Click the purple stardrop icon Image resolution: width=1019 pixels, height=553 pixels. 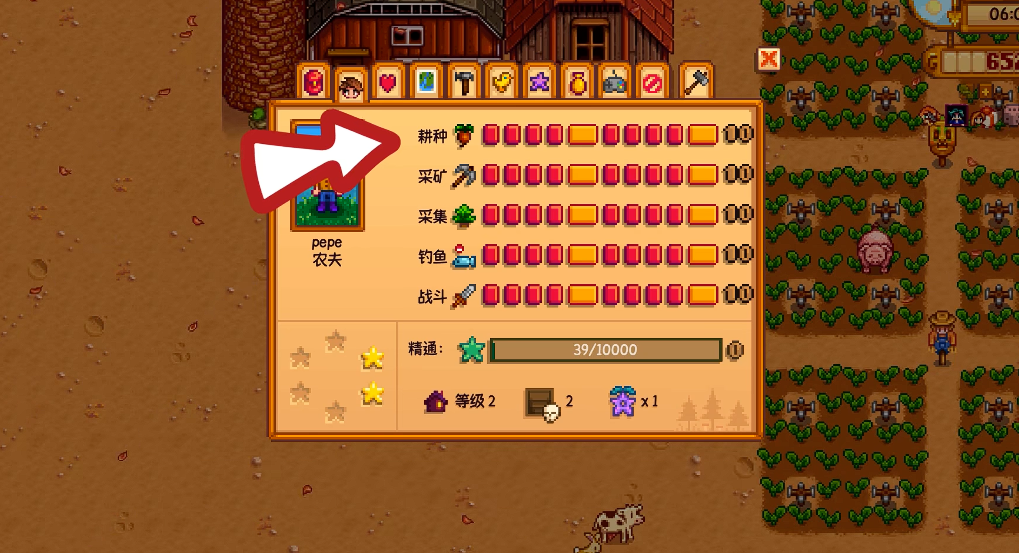pos(624,401)
